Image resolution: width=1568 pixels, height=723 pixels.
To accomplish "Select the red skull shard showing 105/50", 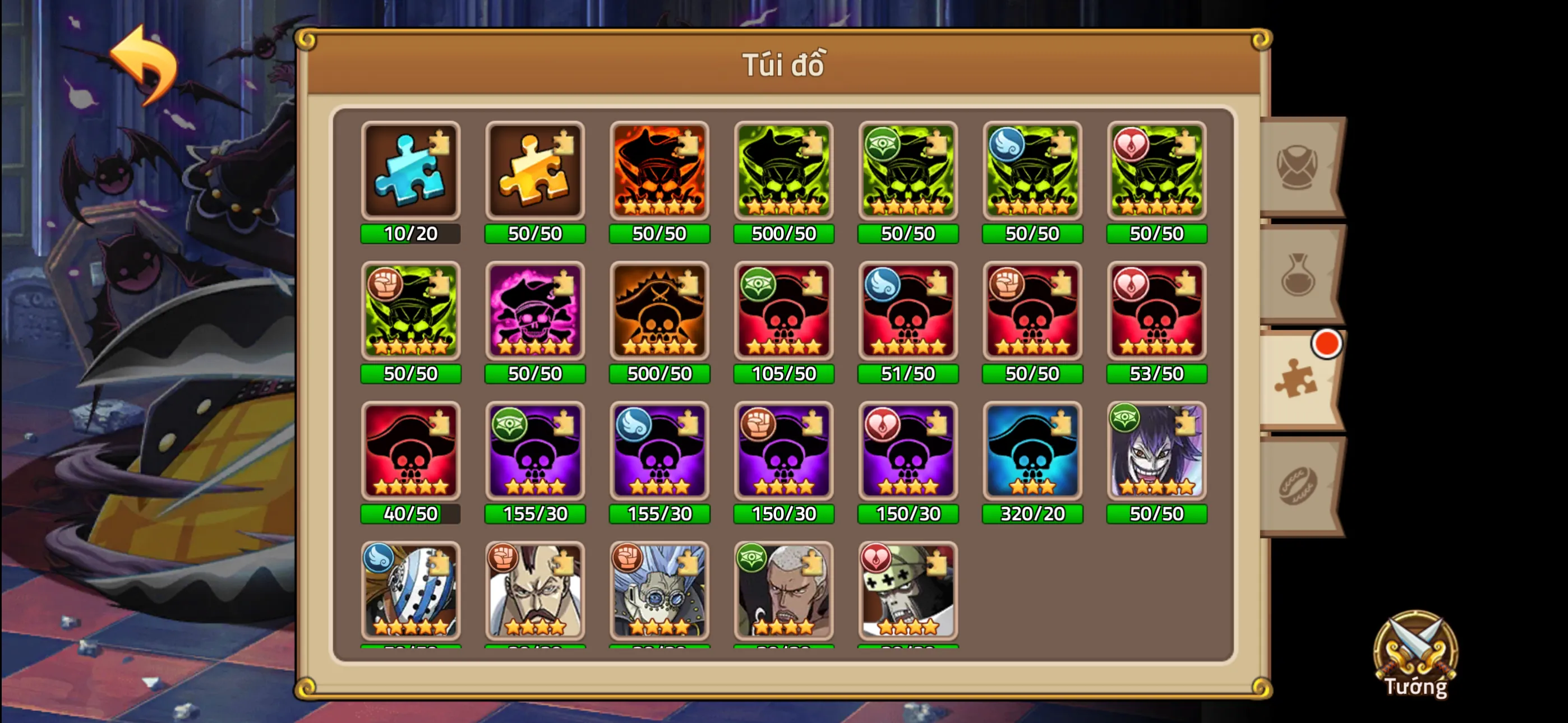I will [x=784, y=312].
